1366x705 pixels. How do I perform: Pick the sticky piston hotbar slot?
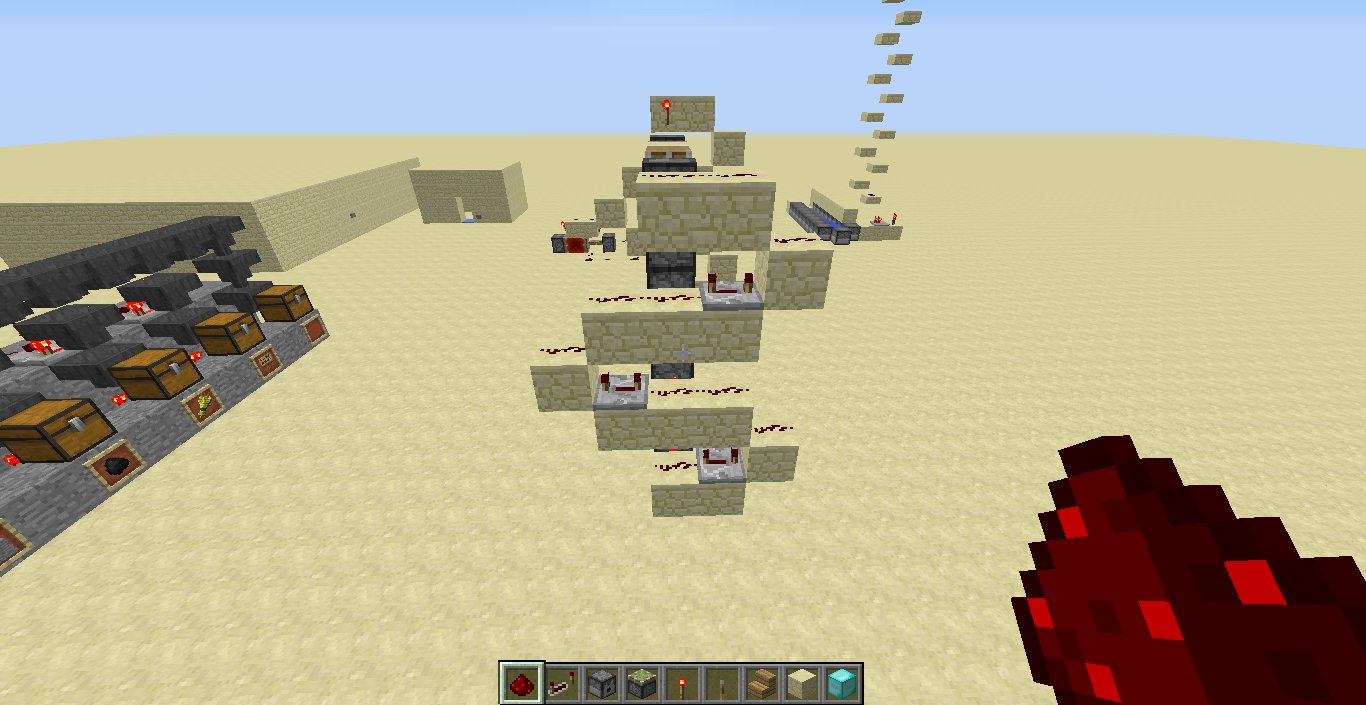click(x=642, y=683)
